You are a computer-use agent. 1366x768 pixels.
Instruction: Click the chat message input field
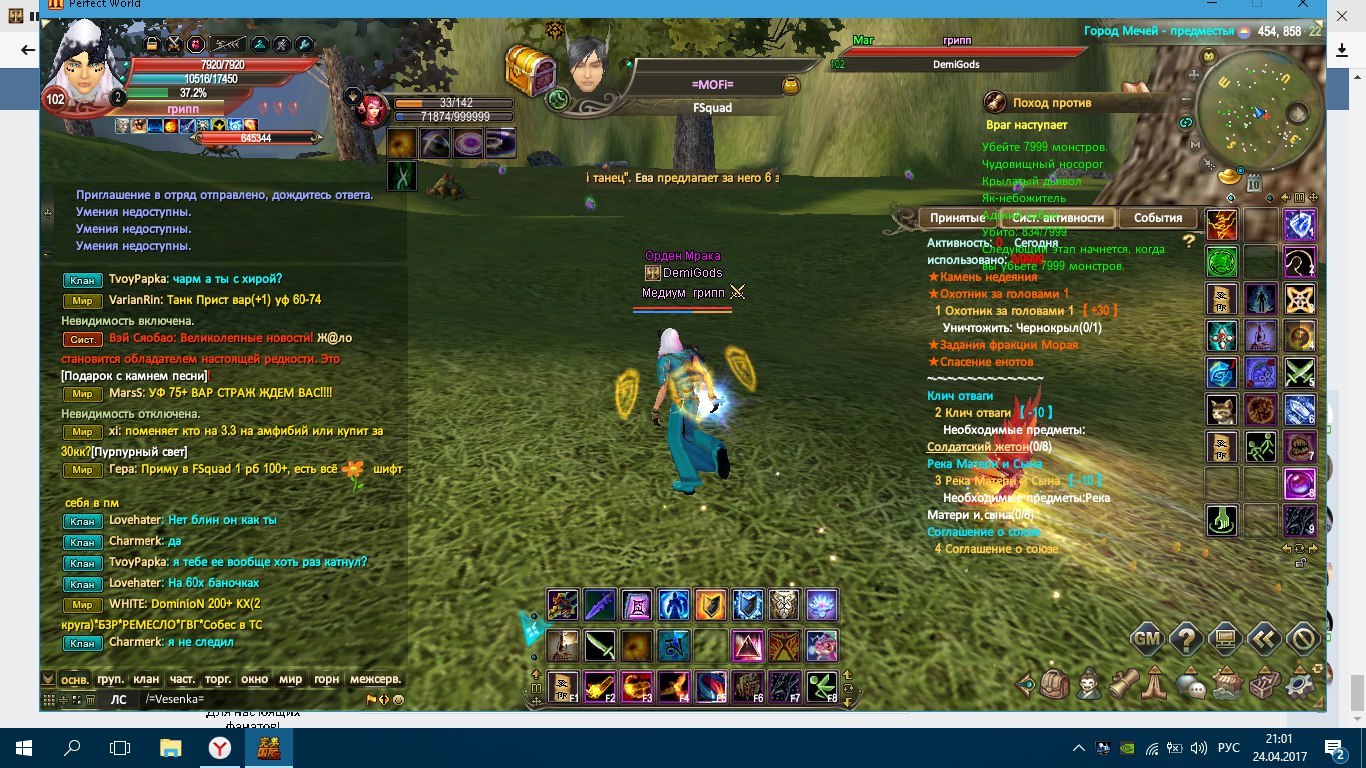(250, 700)
